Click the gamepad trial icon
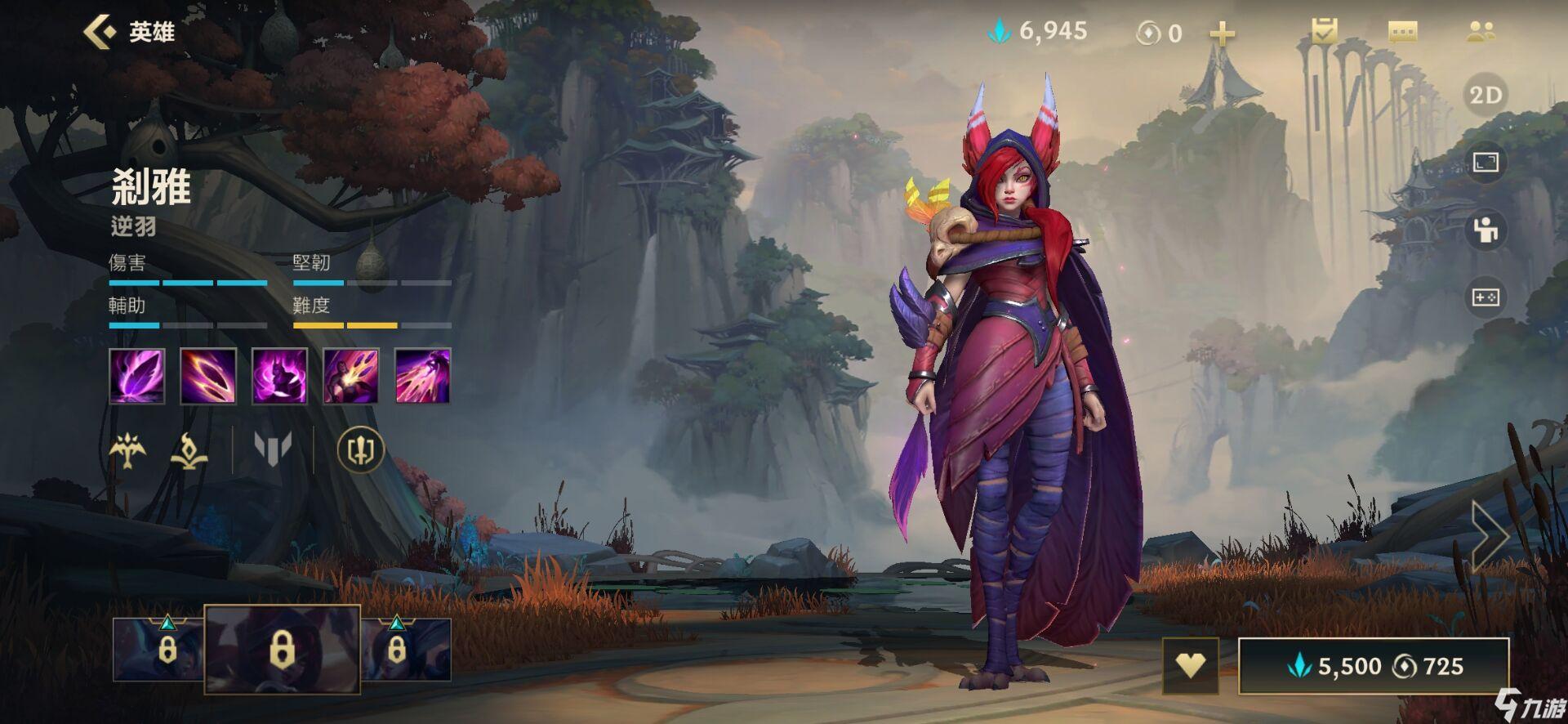 1486,297
